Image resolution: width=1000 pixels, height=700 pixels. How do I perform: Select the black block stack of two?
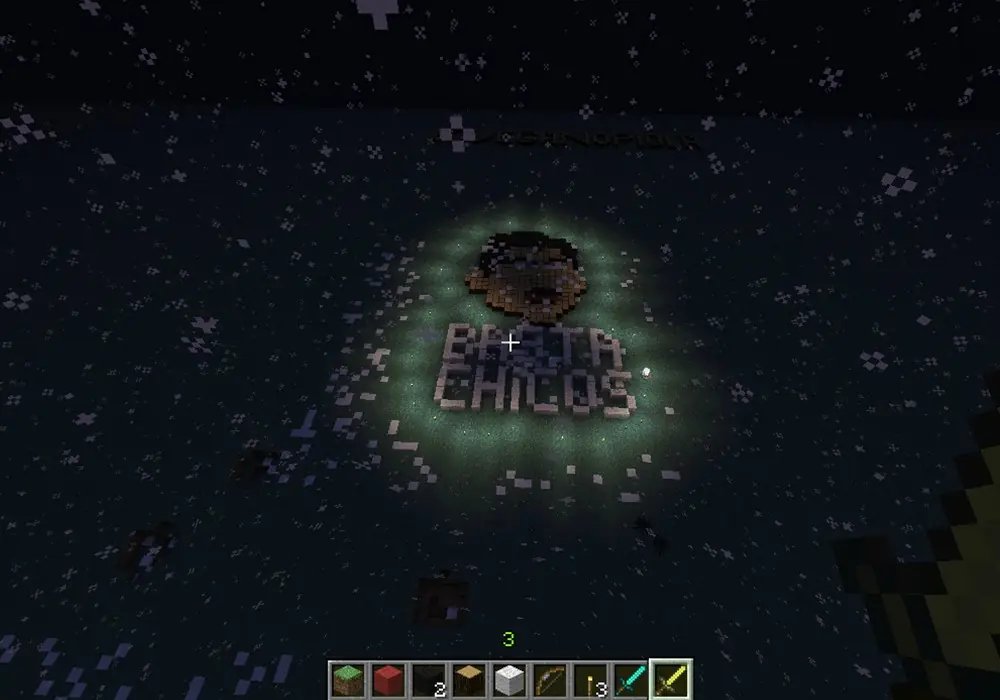(x=429, y=679)
